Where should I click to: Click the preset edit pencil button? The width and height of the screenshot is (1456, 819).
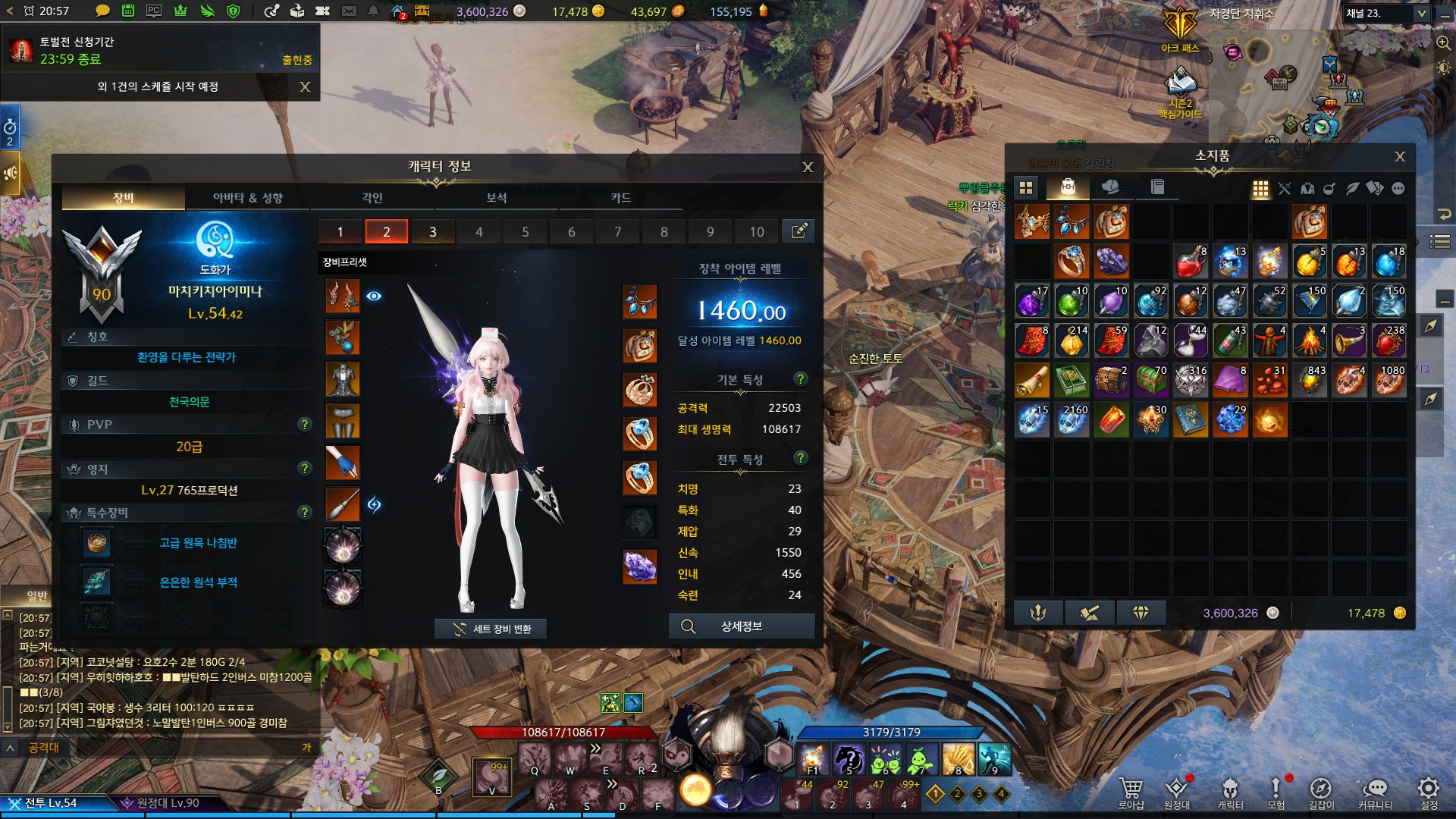click(x=799, y=231)
